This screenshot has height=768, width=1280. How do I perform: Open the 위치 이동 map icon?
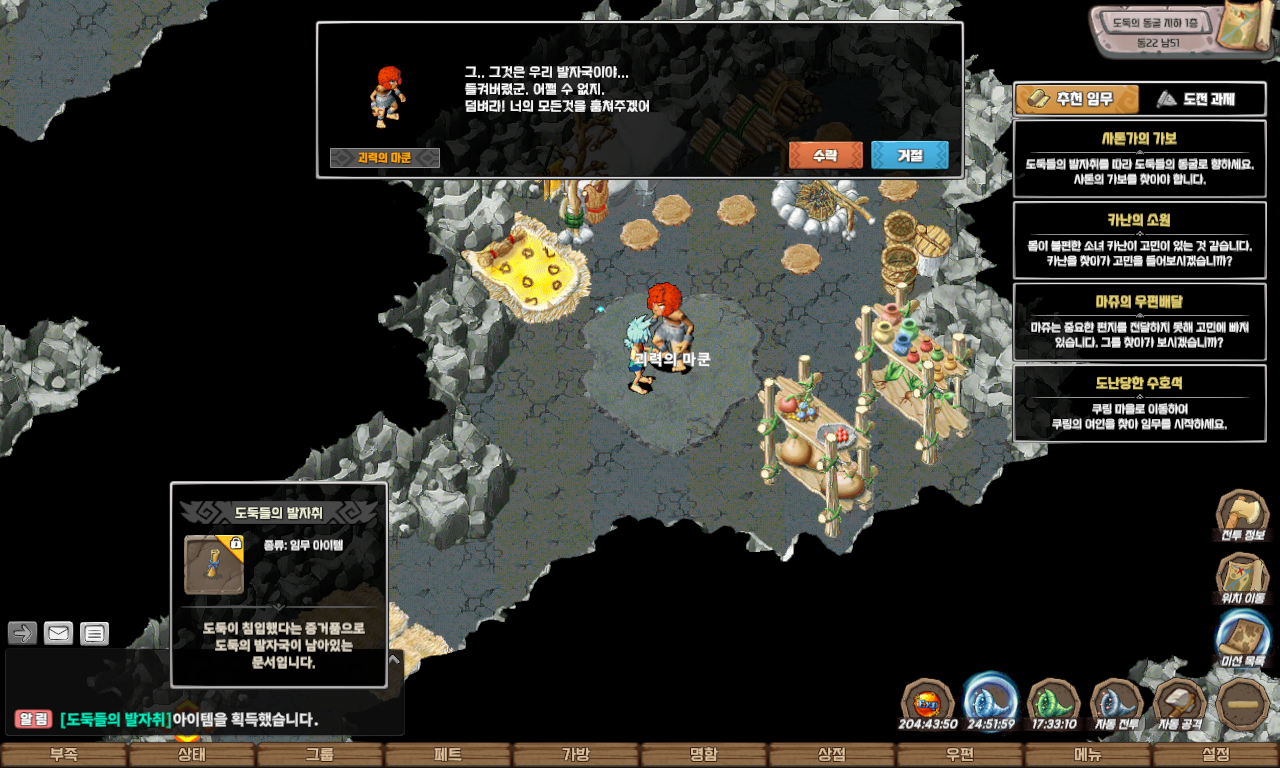click(x=1242, y=579)
